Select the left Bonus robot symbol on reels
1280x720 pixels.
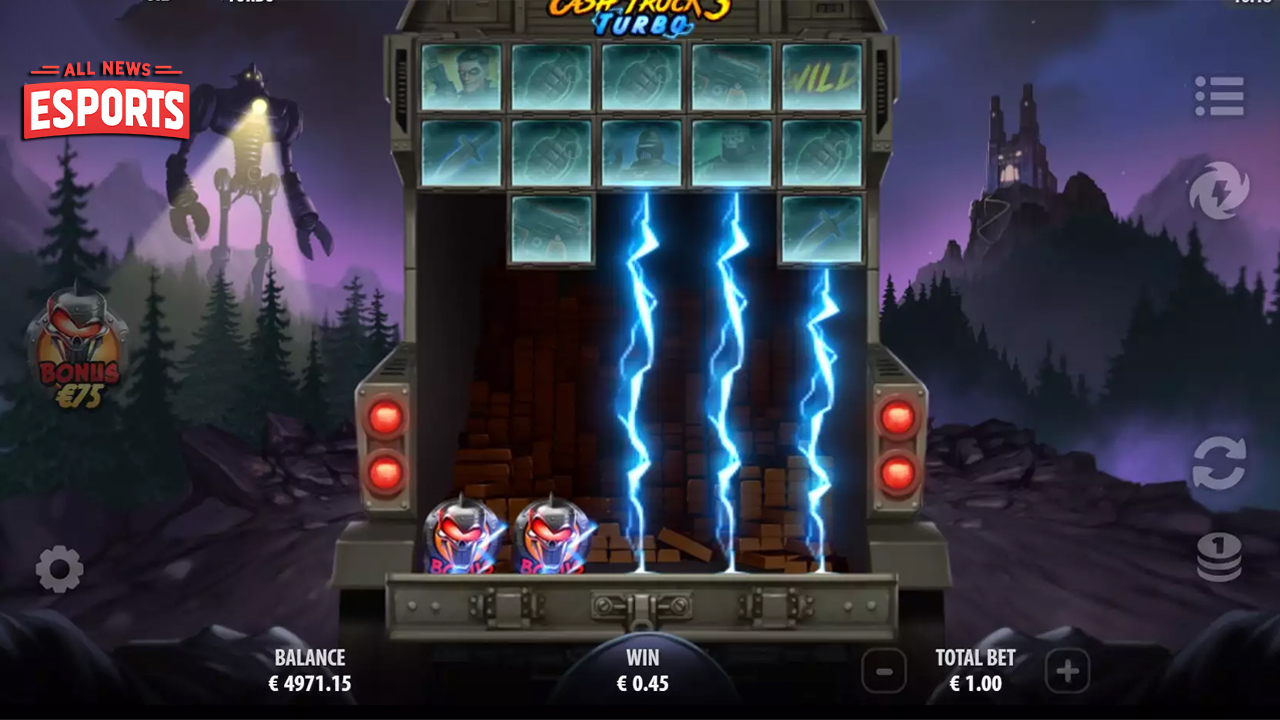(461, 535)
